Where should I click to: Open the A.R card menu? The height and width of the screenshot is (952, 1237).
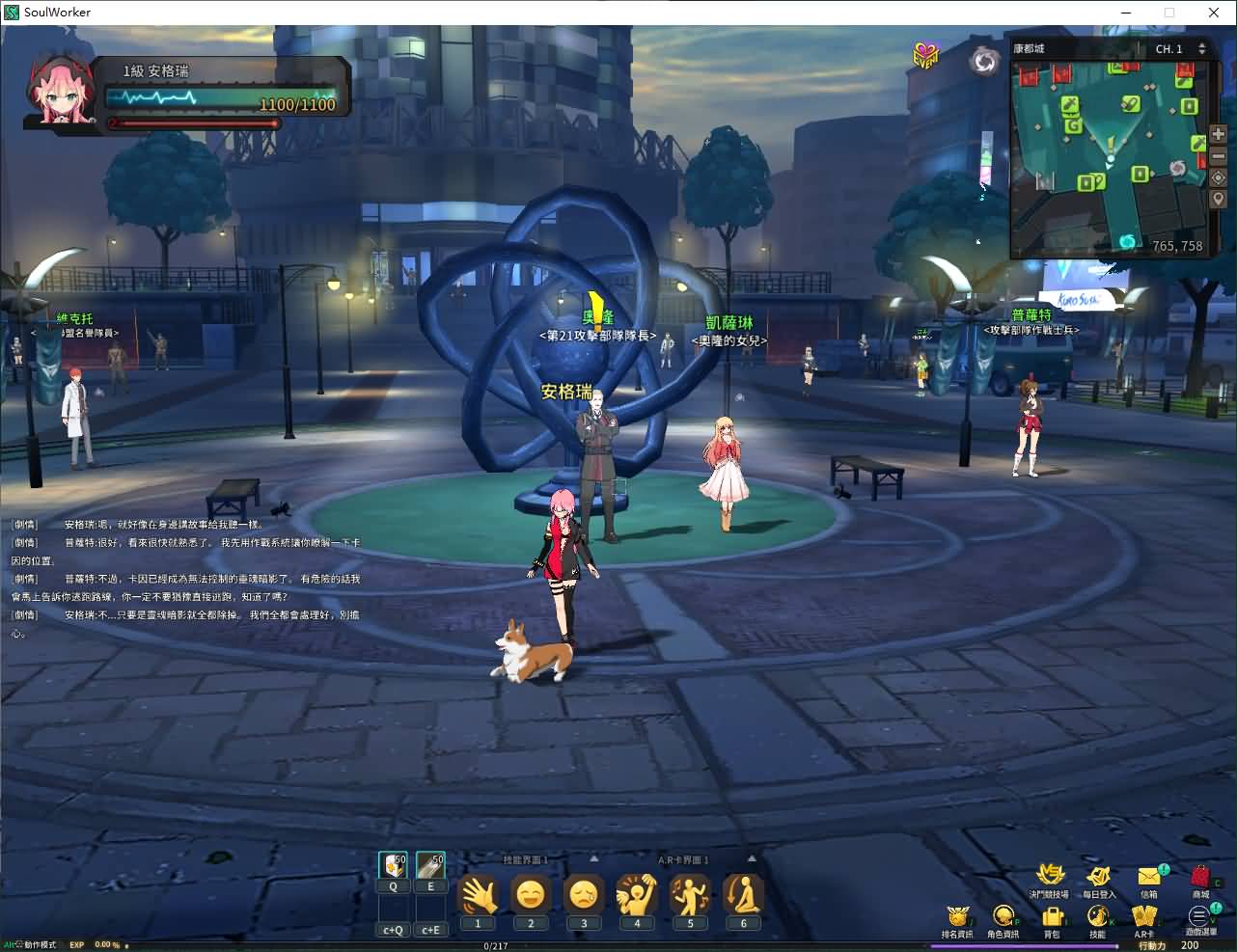click(1144, 916)
